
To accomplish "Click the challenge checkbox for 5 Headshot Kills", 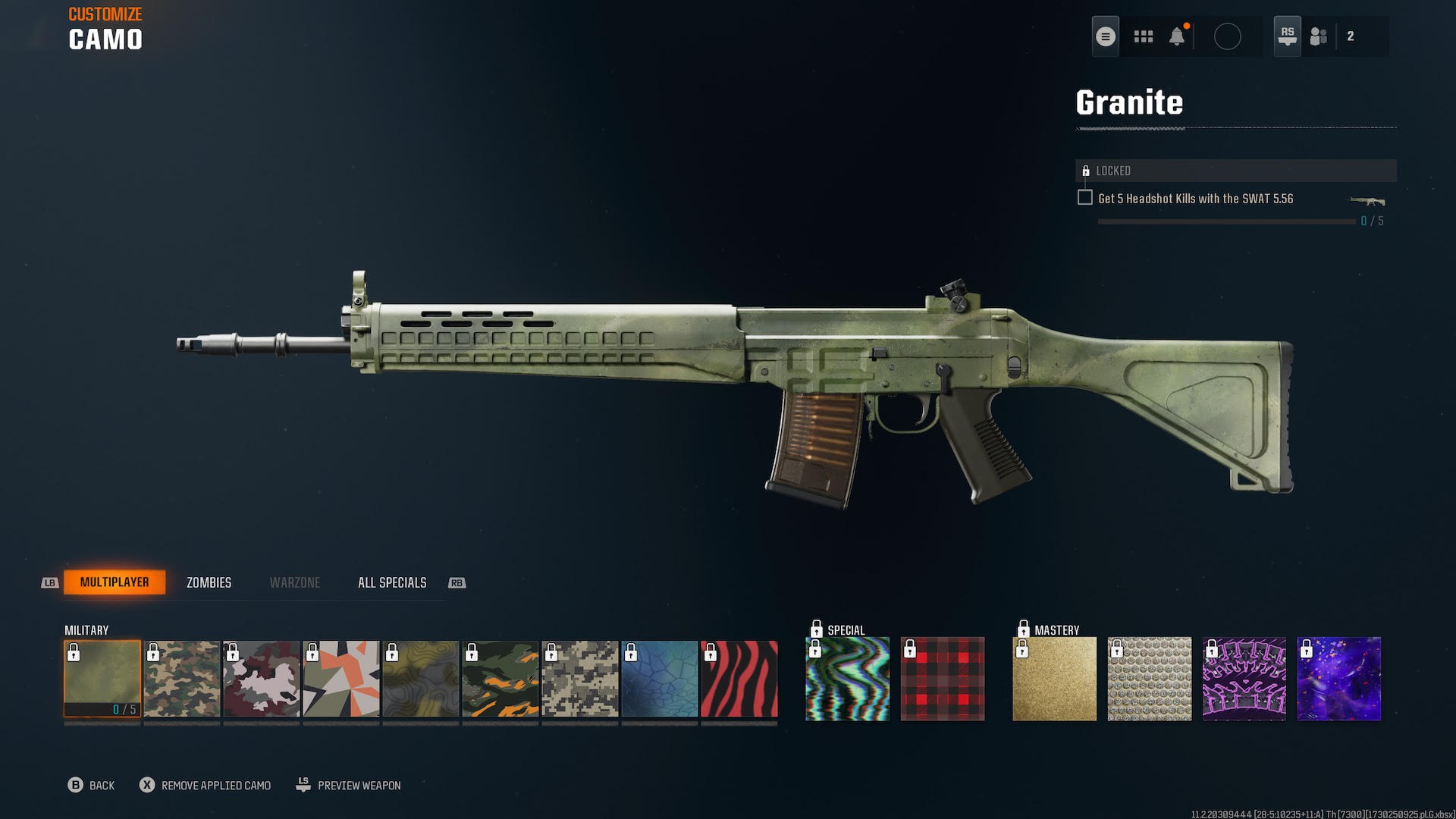I will (1084, 196).
